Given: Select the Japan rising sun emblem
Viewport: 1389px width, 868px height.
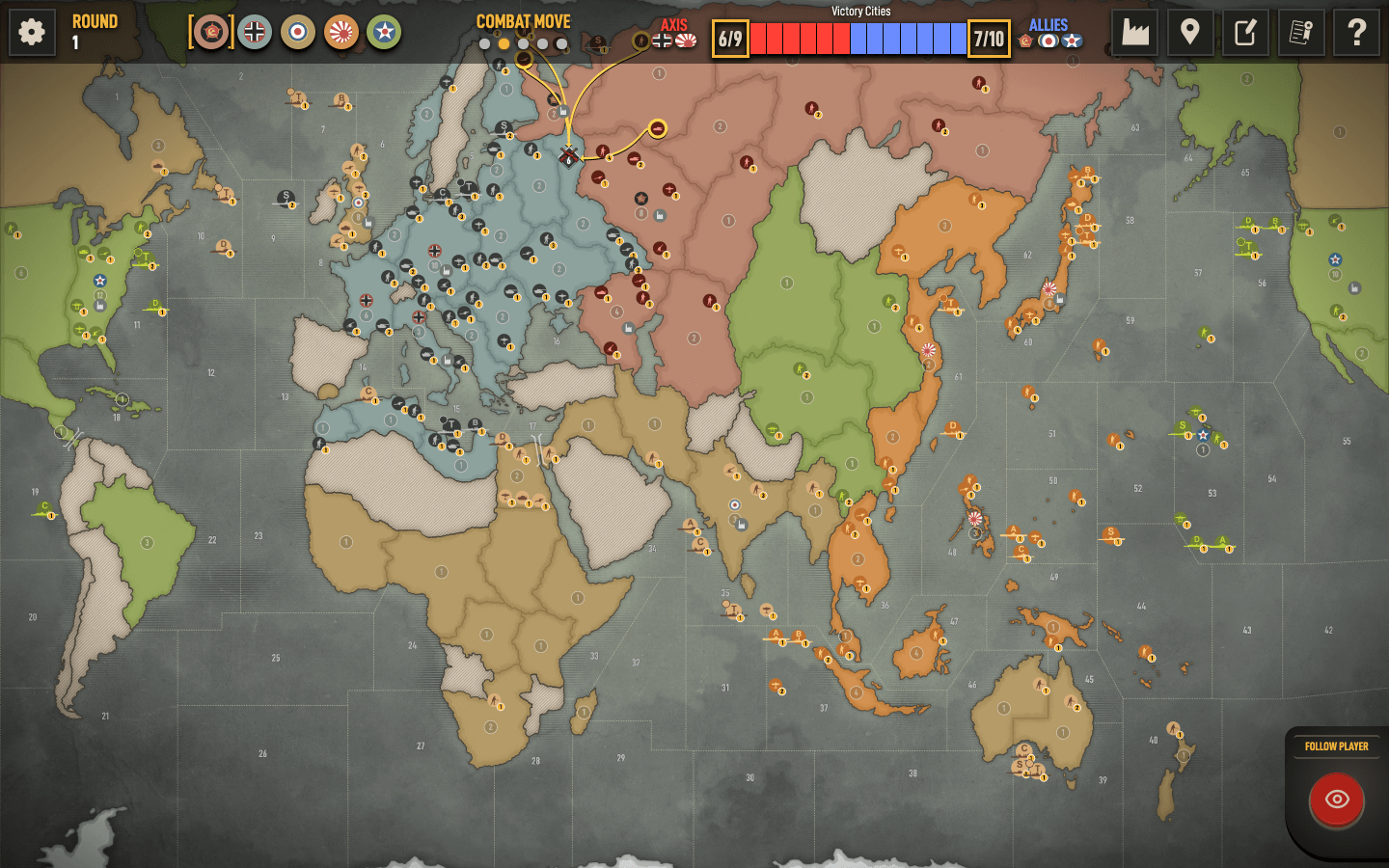Looking at the screenshot, I should tap(341, 33).
